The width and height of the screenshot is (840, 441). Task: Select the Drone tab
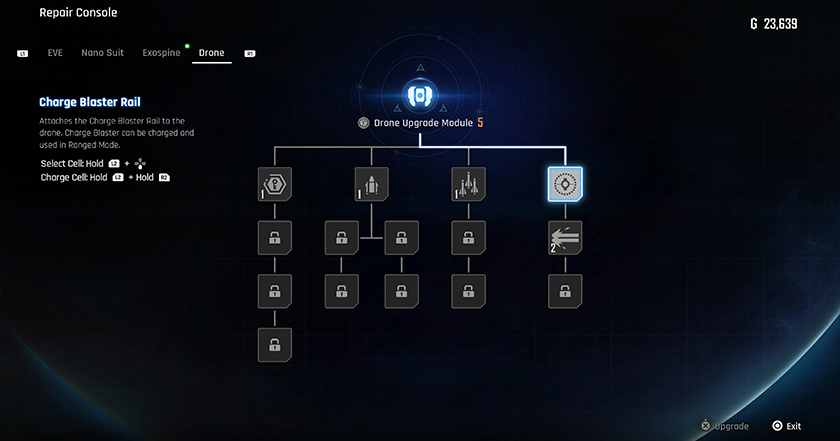pyautogui.click(x=211, y=53)
